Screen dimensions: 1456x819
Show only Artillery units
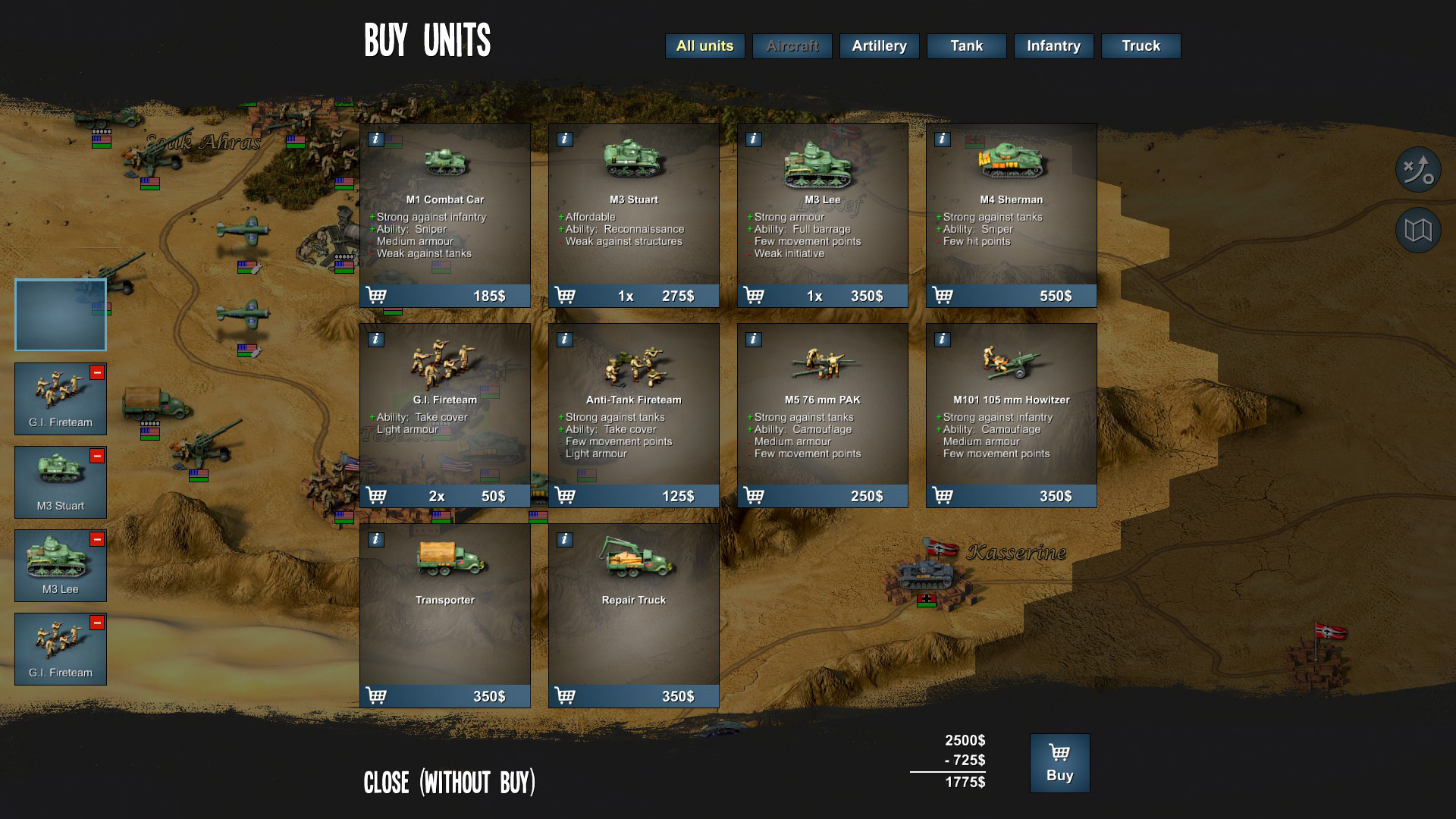pyautogui.click(x=879, y=46)
